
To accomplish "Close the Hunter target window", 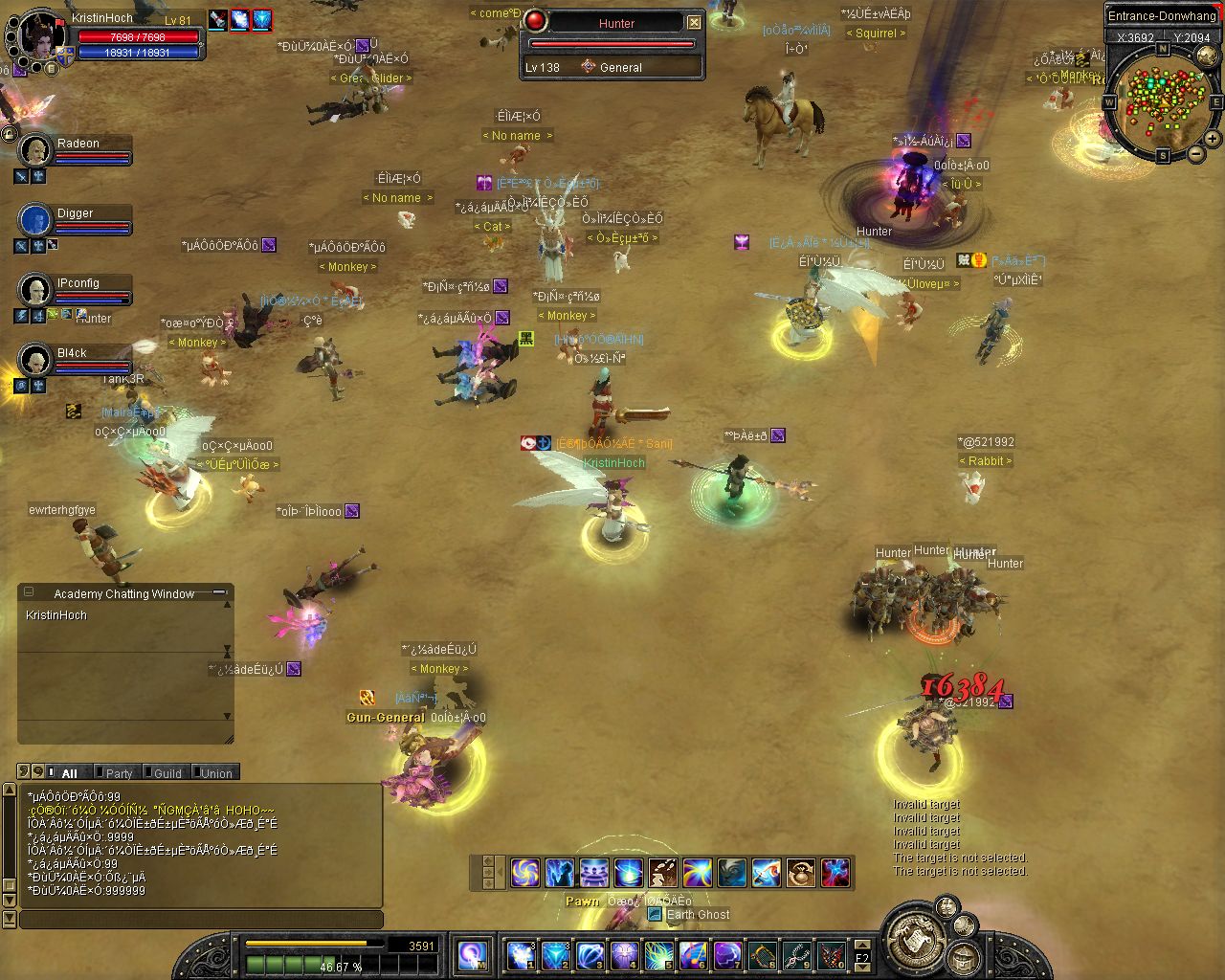I will point(695,22).
